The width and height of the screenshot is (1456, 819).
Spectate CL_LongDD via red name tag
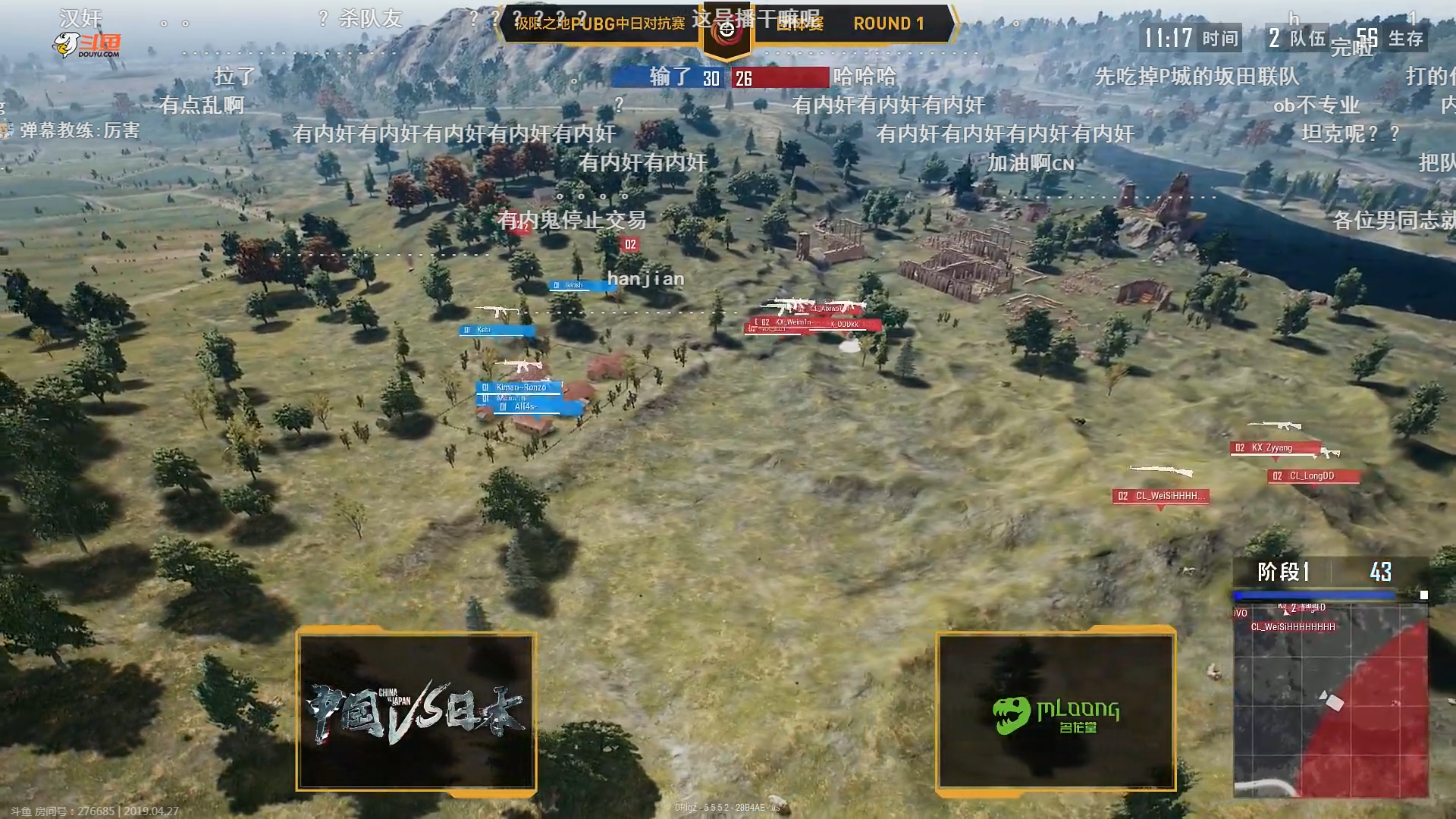click(x=1313, y=476)
